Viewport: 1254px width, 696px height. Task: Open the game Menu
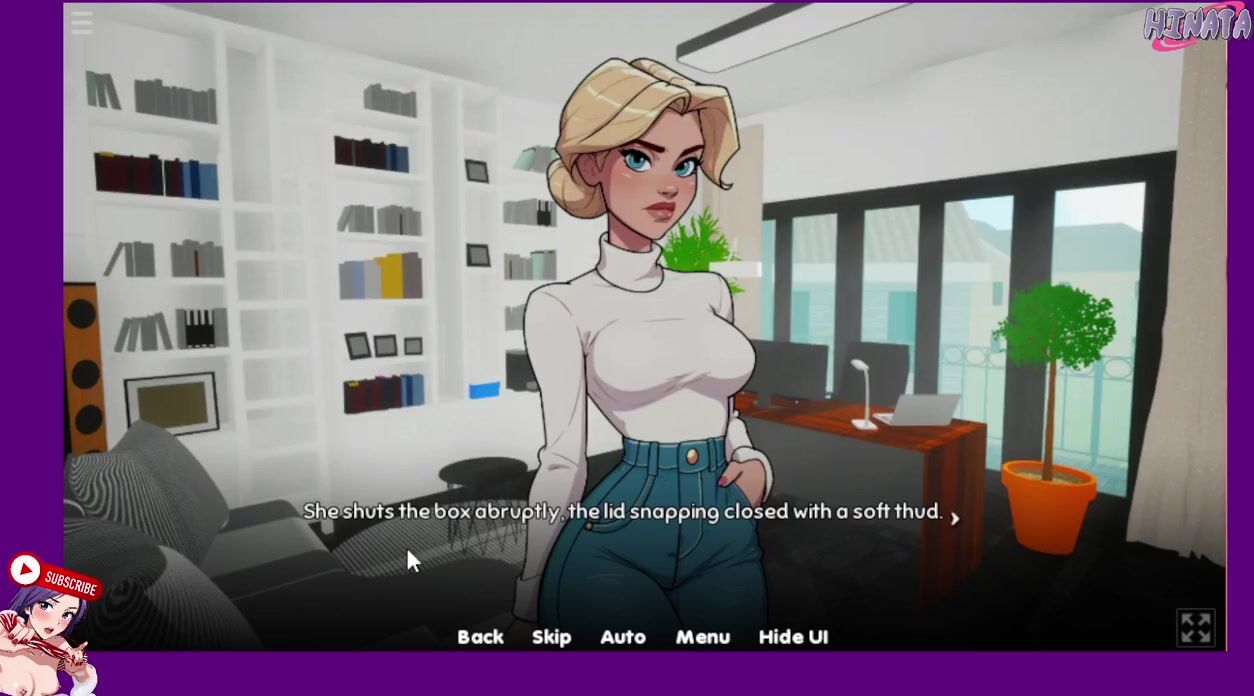(x=702, y=637)
